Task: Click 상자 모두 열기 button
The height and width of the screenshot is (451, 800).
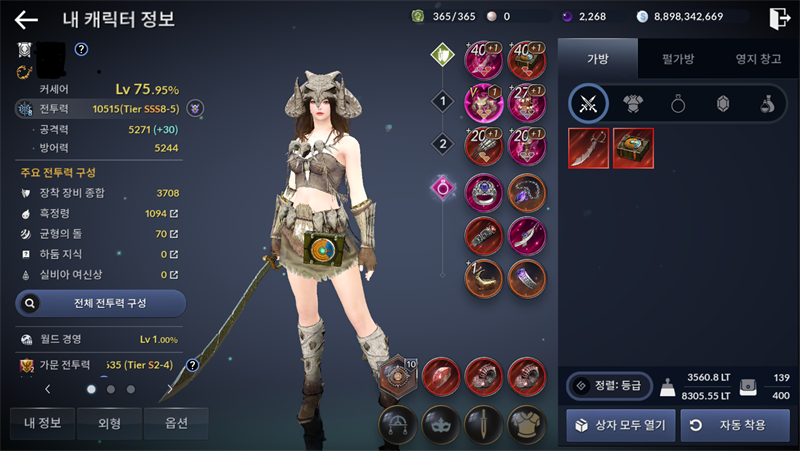Action: (618, 425)
